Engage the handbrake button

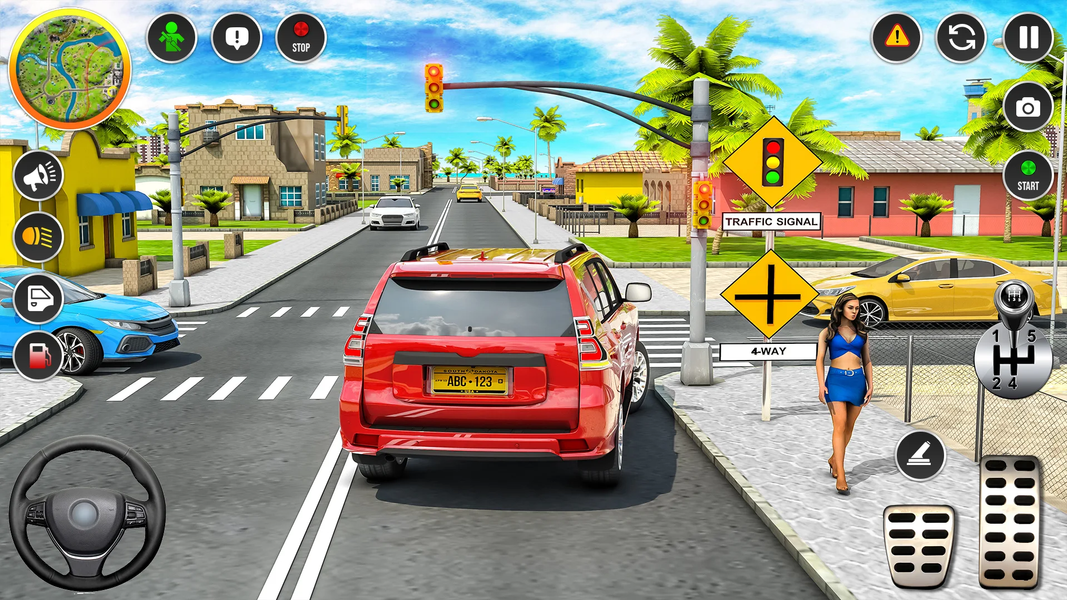pyautogui.click(x=921, y=456)
